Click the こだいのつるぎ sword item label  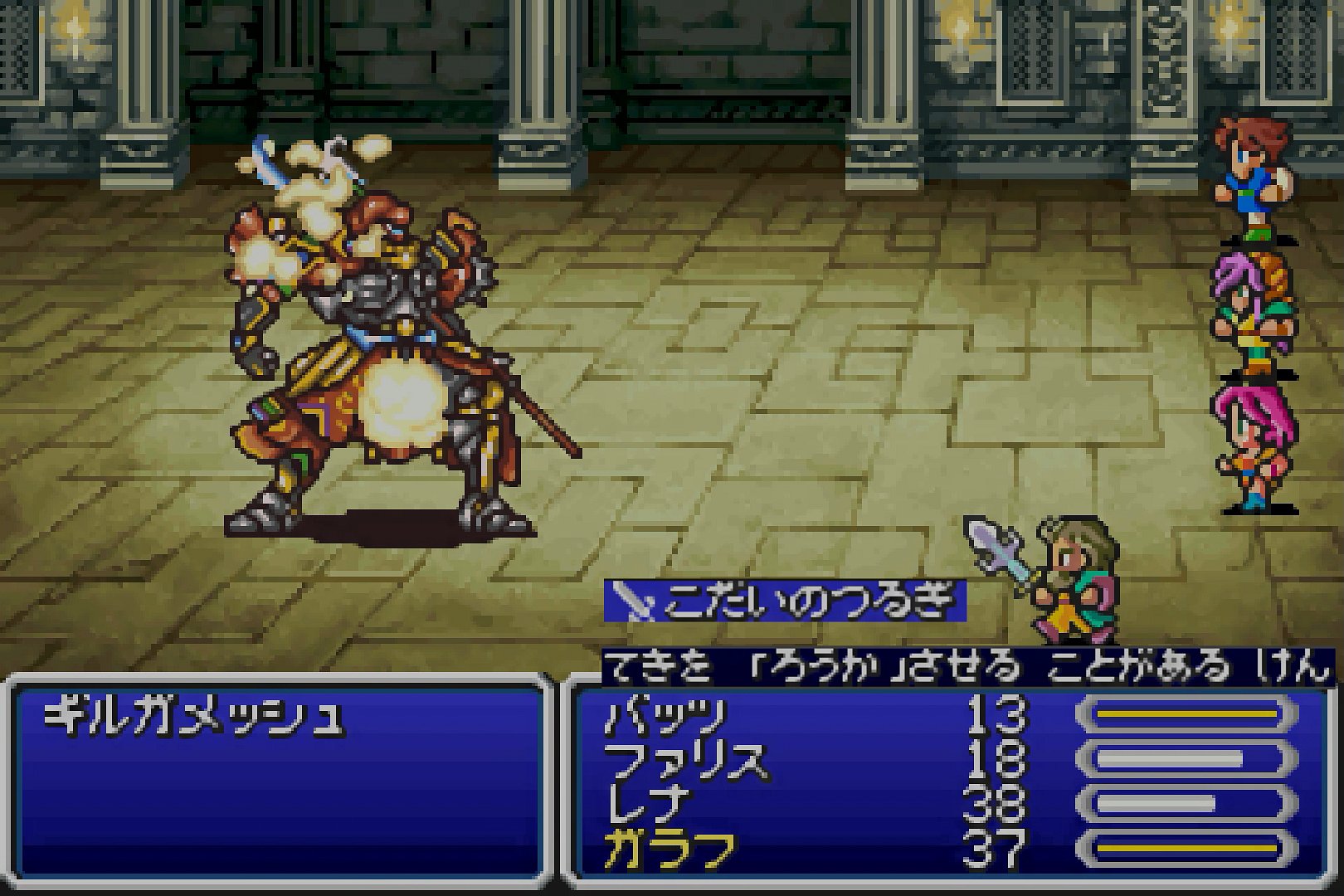tap(786, 601)
